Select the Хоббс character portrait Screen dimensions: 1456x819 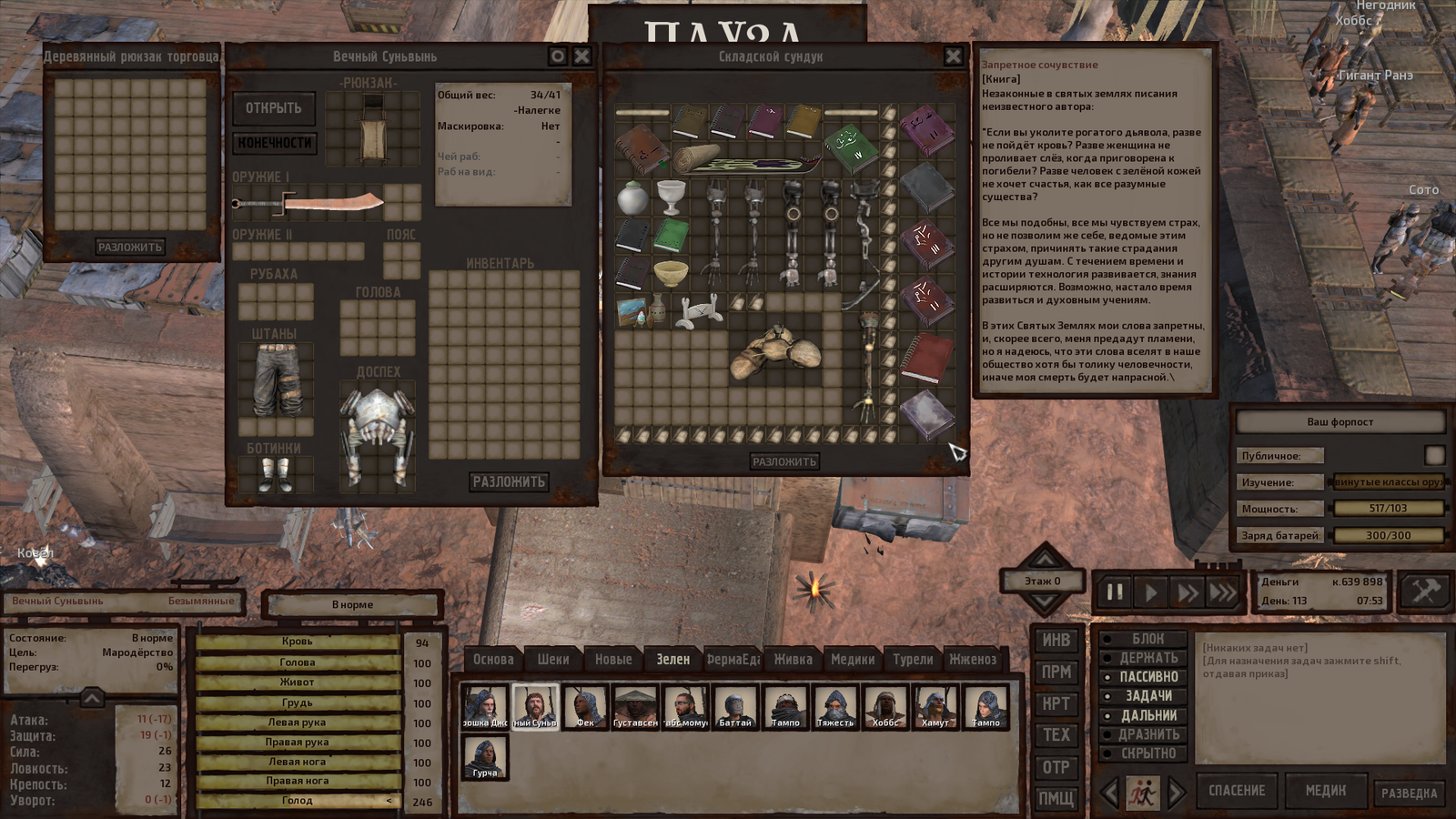885,707
